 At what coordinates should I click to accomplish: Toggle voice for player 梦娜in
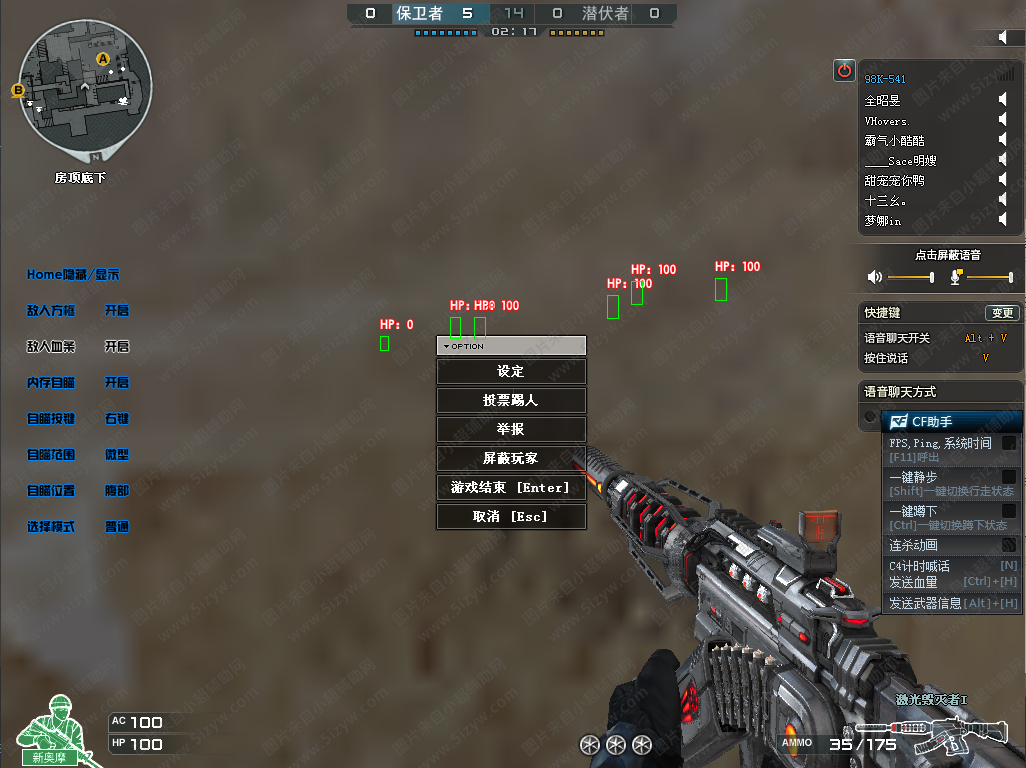pyautogui.click(x=1004, y=221)
